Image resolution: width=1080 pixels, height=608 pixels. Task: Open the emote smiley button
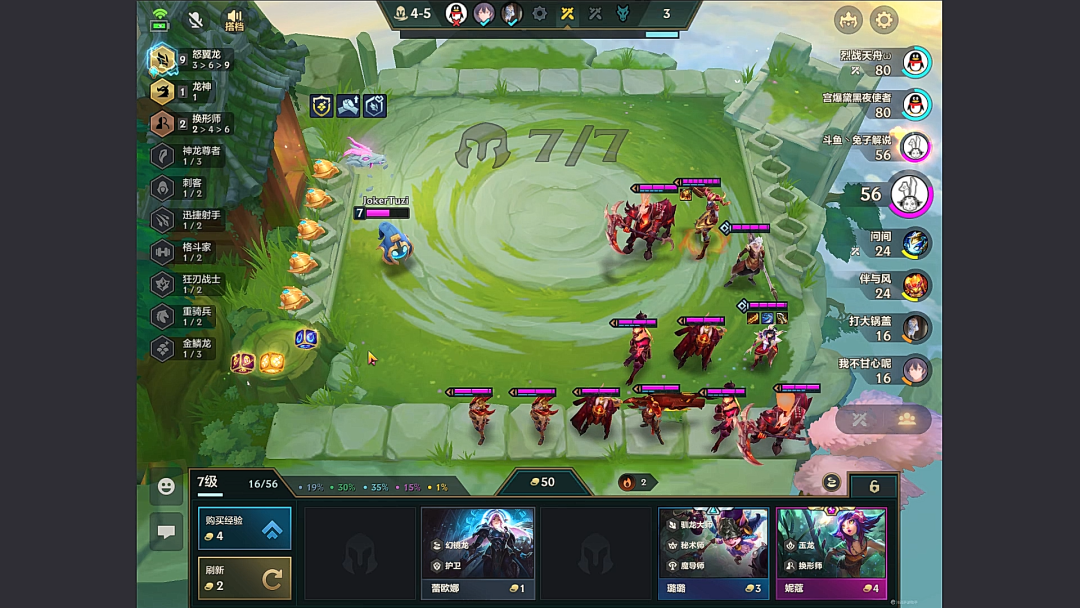click(166, 487)
